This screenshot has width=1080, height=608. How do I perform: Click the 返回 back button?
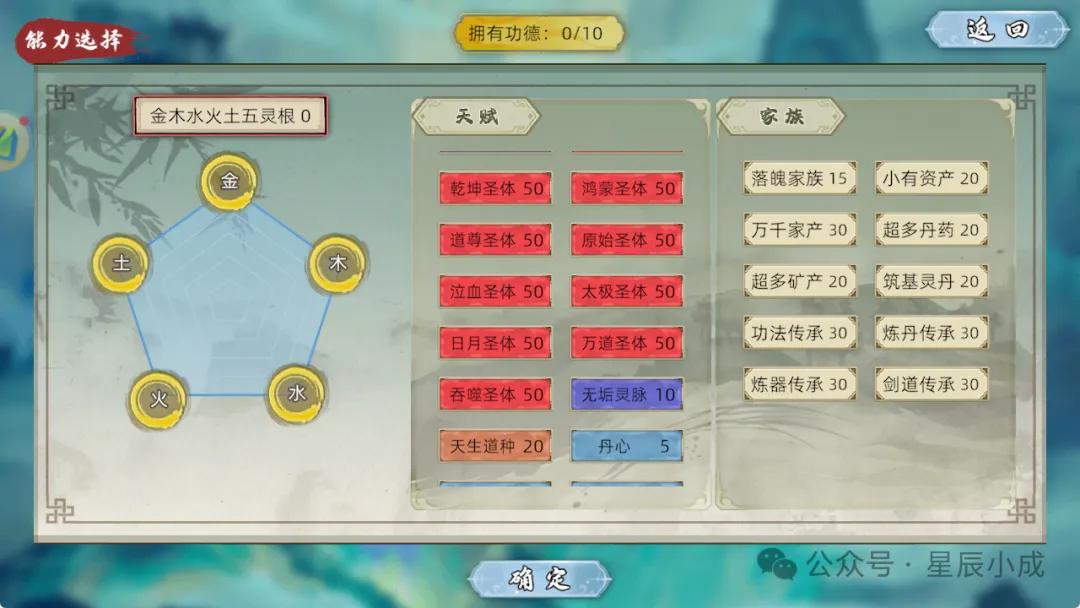tap(997, 30)
